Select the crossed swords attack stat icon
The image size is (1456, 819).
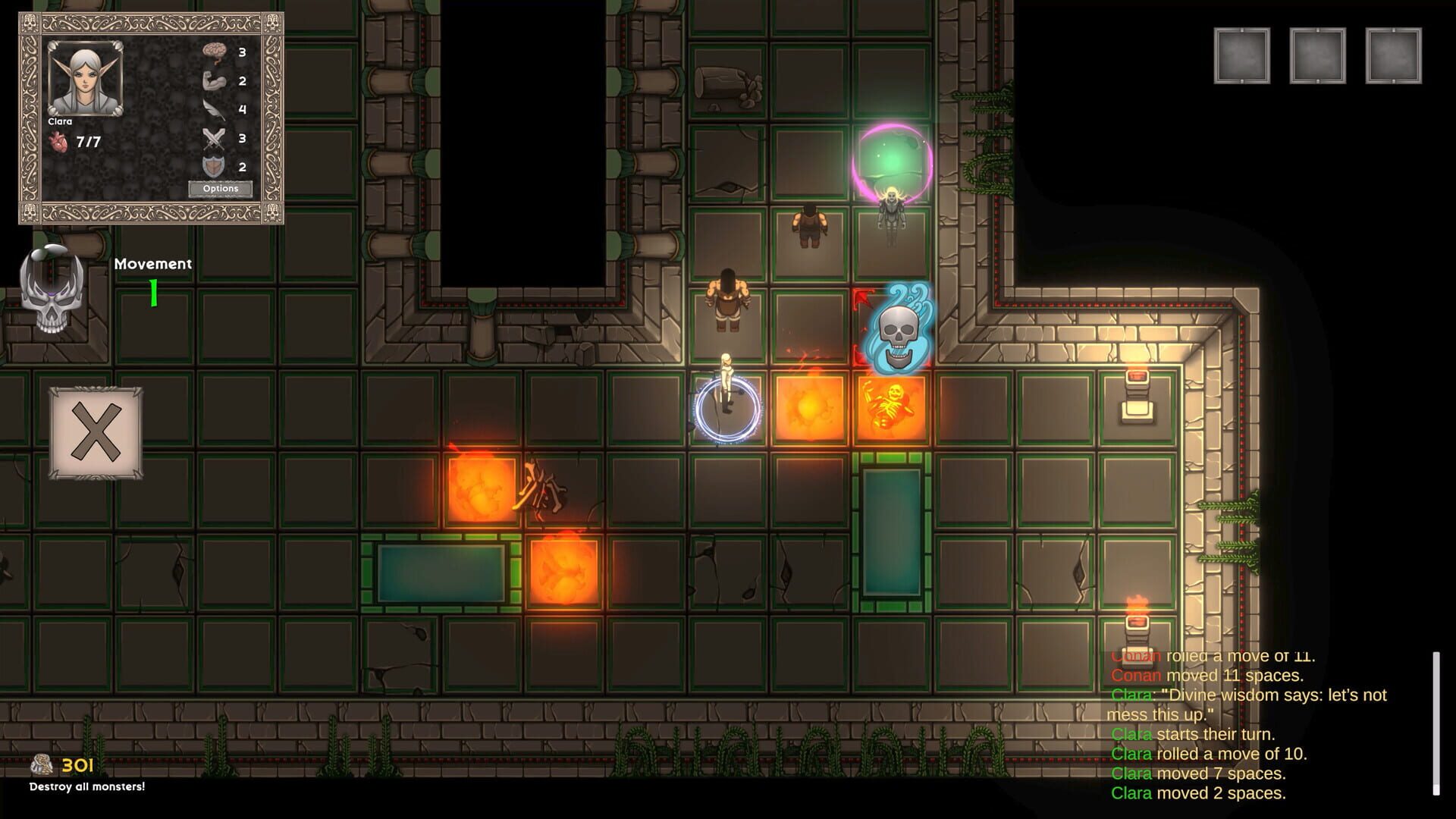(215, 139)
